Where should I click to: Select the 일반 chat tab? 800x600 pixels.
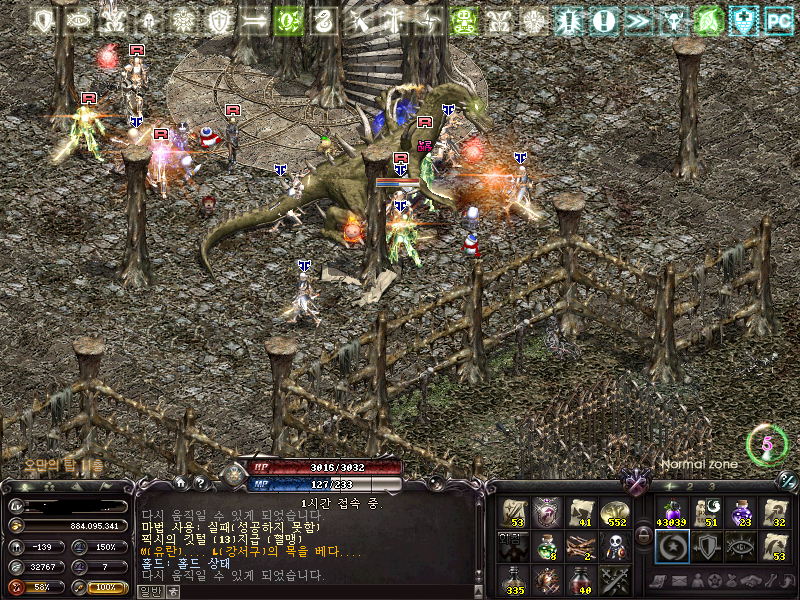click(x=148, y=592)
